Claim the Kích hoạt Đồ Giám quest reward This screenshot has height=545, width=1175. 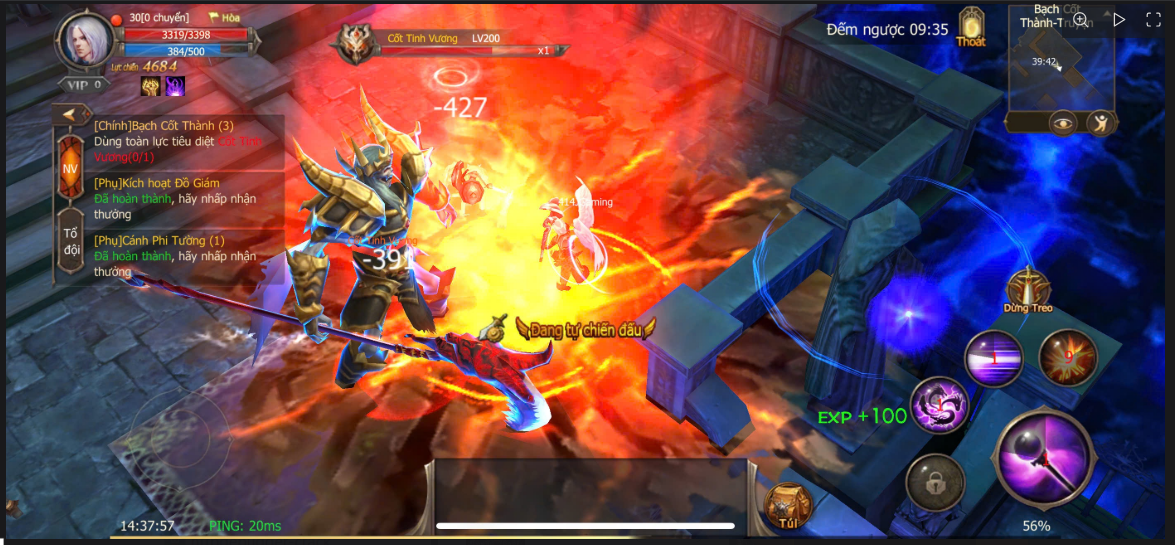(177, 199)
